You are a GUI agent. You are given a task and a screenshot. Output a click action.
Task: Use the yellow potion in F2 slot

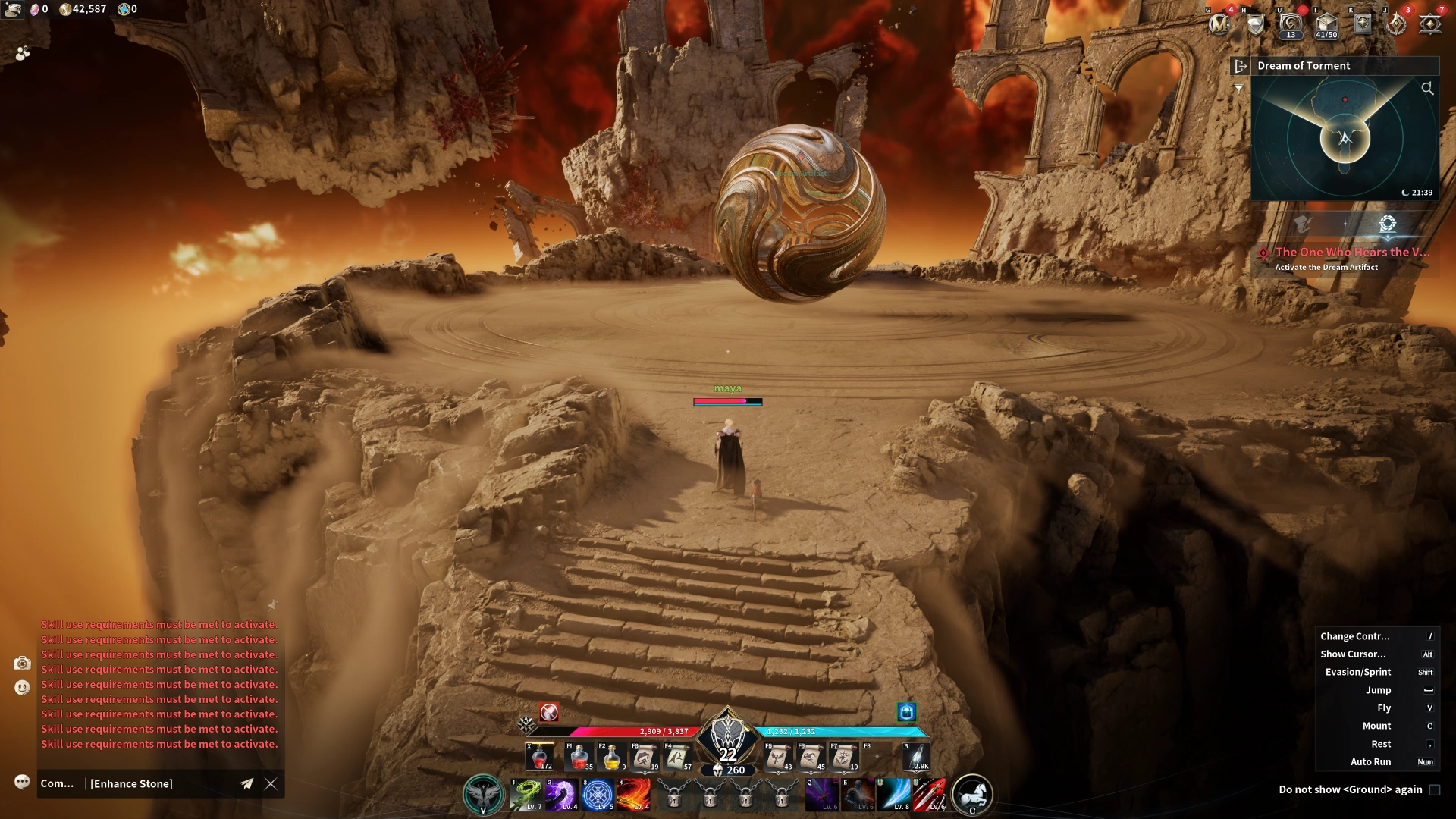[x=611, y=757]
